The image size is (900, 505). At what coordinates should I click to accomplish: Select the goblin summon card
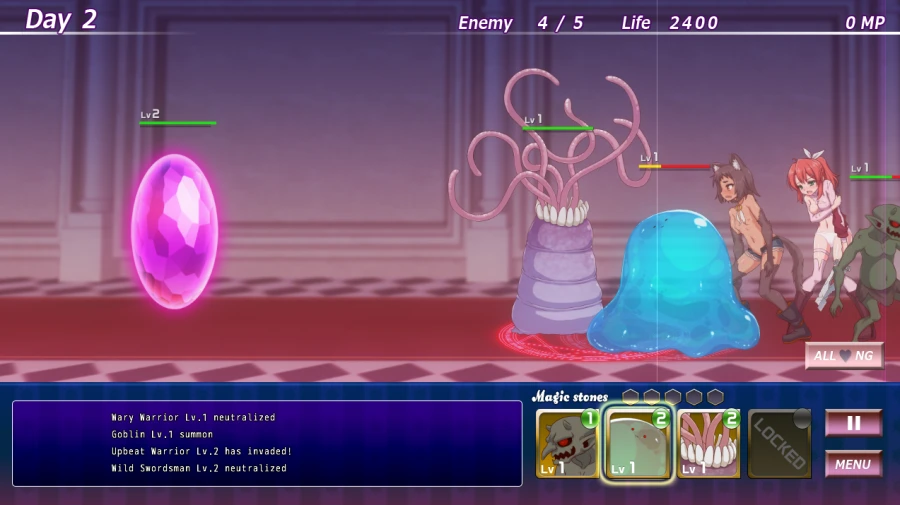567,444
